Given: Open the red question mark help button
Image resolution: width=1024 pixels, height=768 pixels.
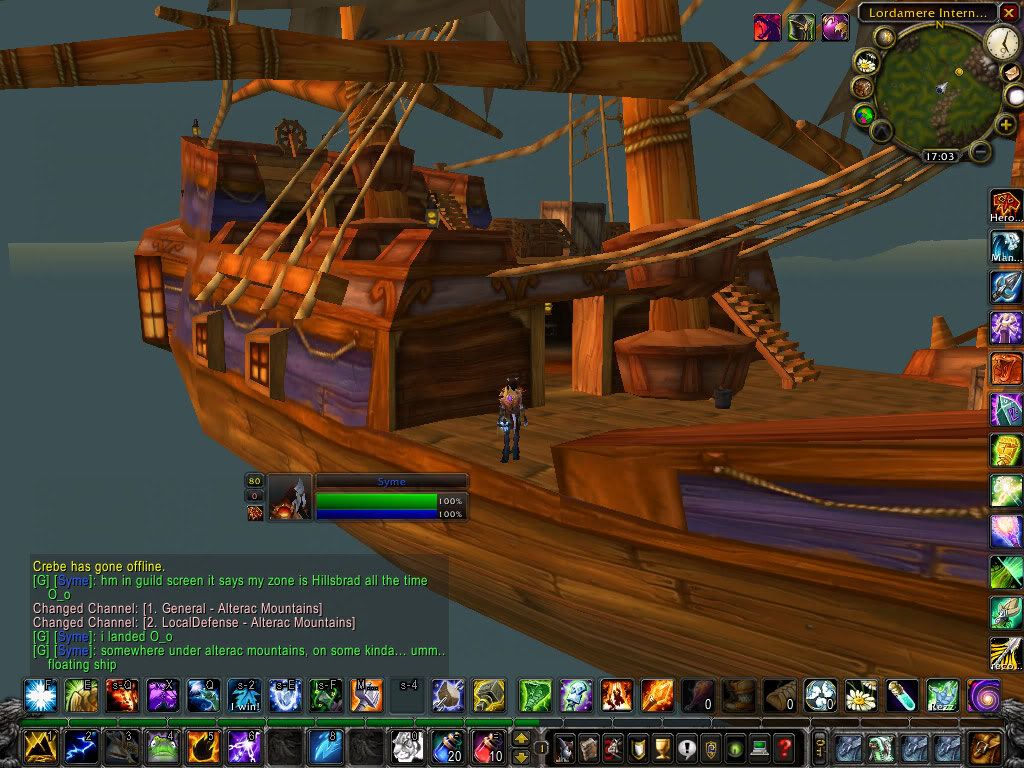Looking at the screenshot, I should 784,747.
